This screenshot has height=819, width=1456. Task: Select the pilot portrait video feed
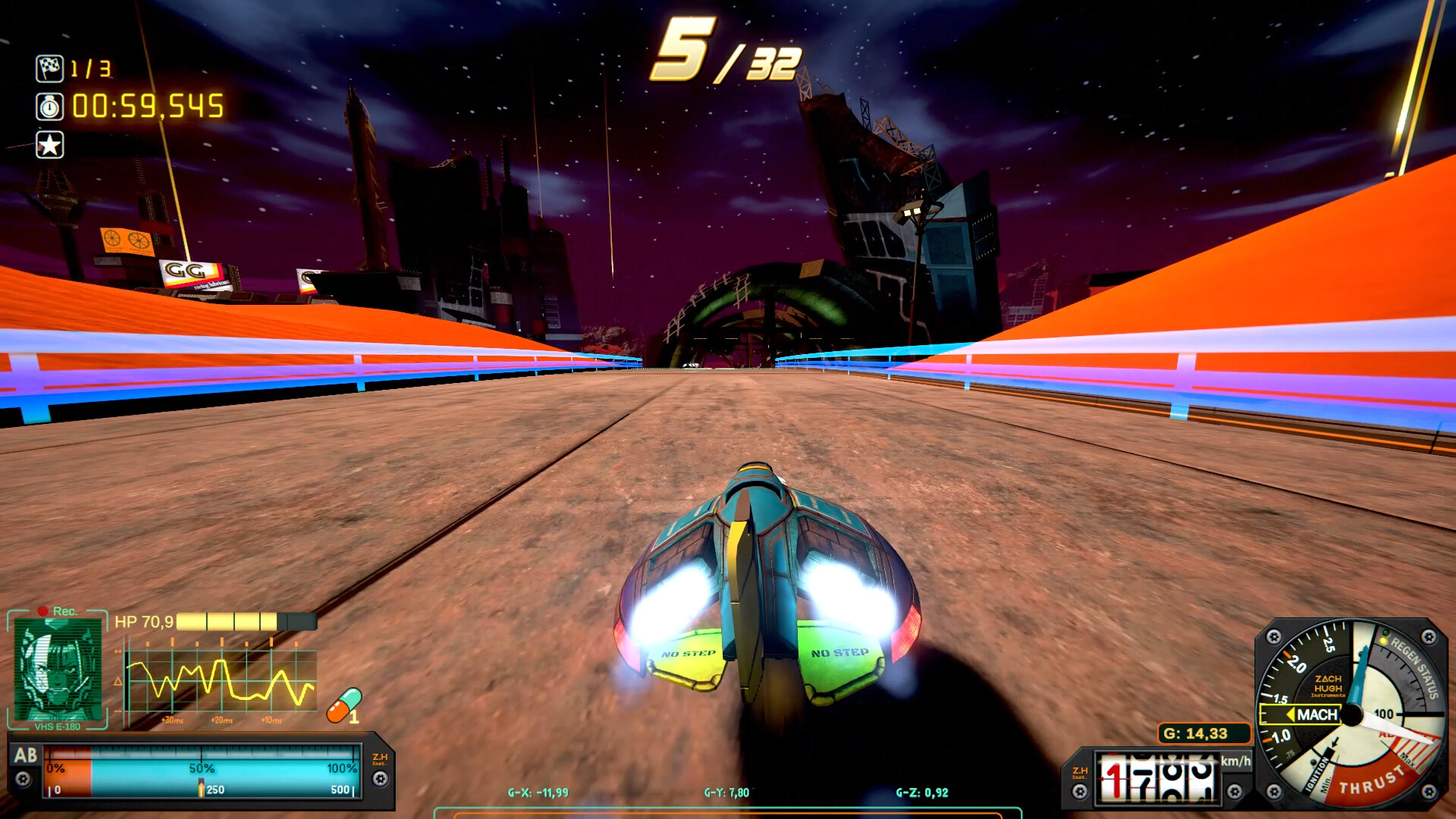[x=58, y=669]
